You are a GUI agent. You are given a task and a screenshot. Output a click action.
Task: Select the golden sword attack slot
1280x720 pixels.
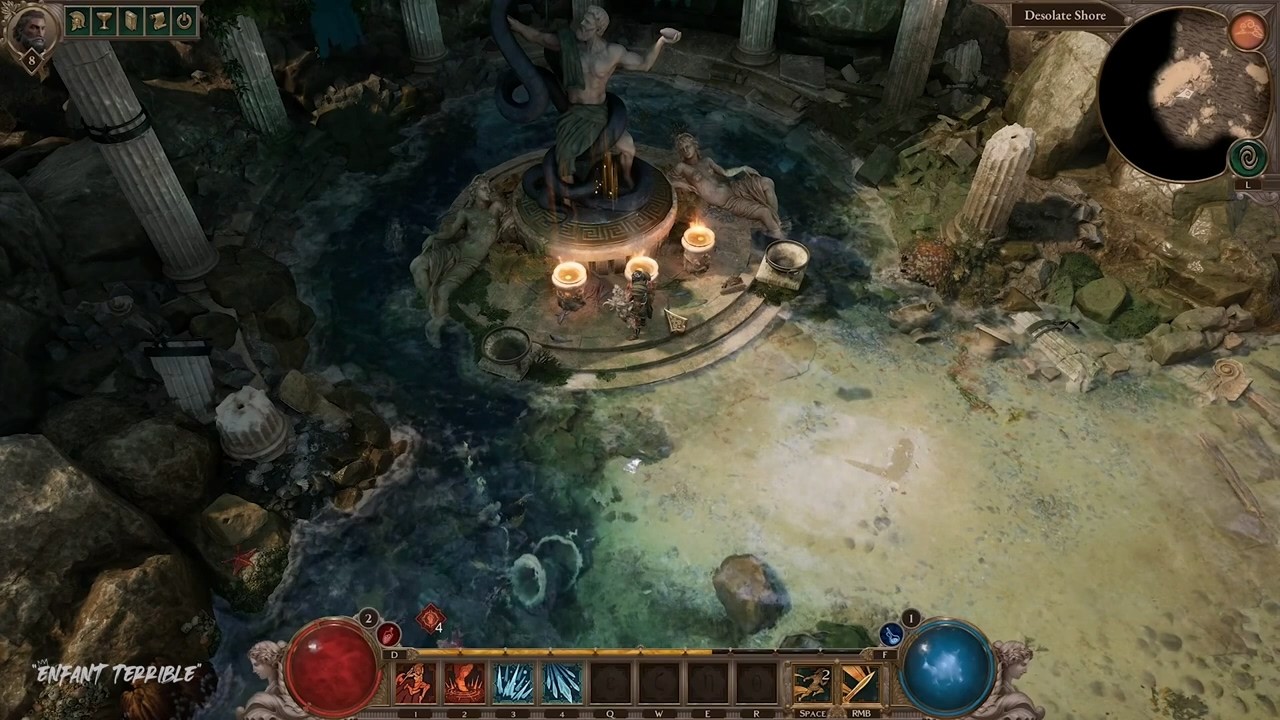point(860,684)
